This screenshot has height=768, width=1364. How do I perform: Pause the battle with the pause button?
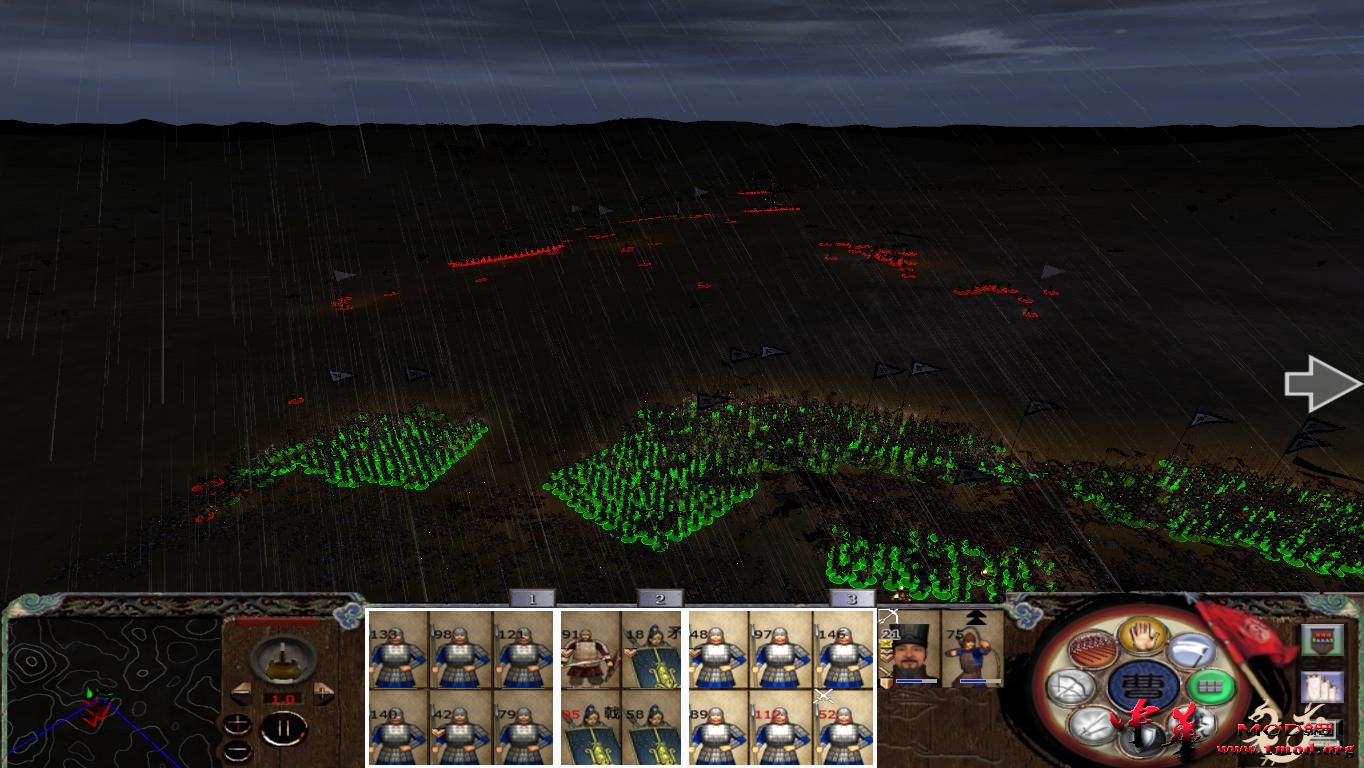click(284, 727)
